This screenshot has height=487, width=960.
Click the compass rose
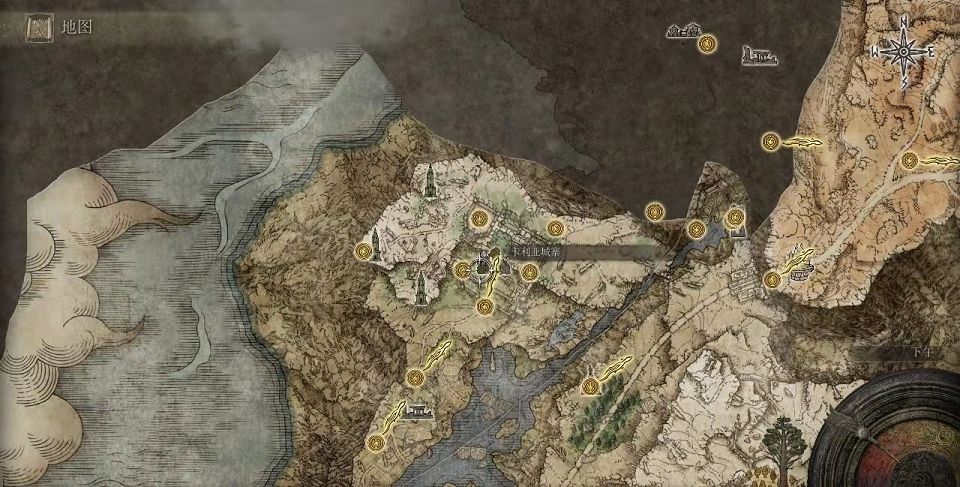pos(903,48)
